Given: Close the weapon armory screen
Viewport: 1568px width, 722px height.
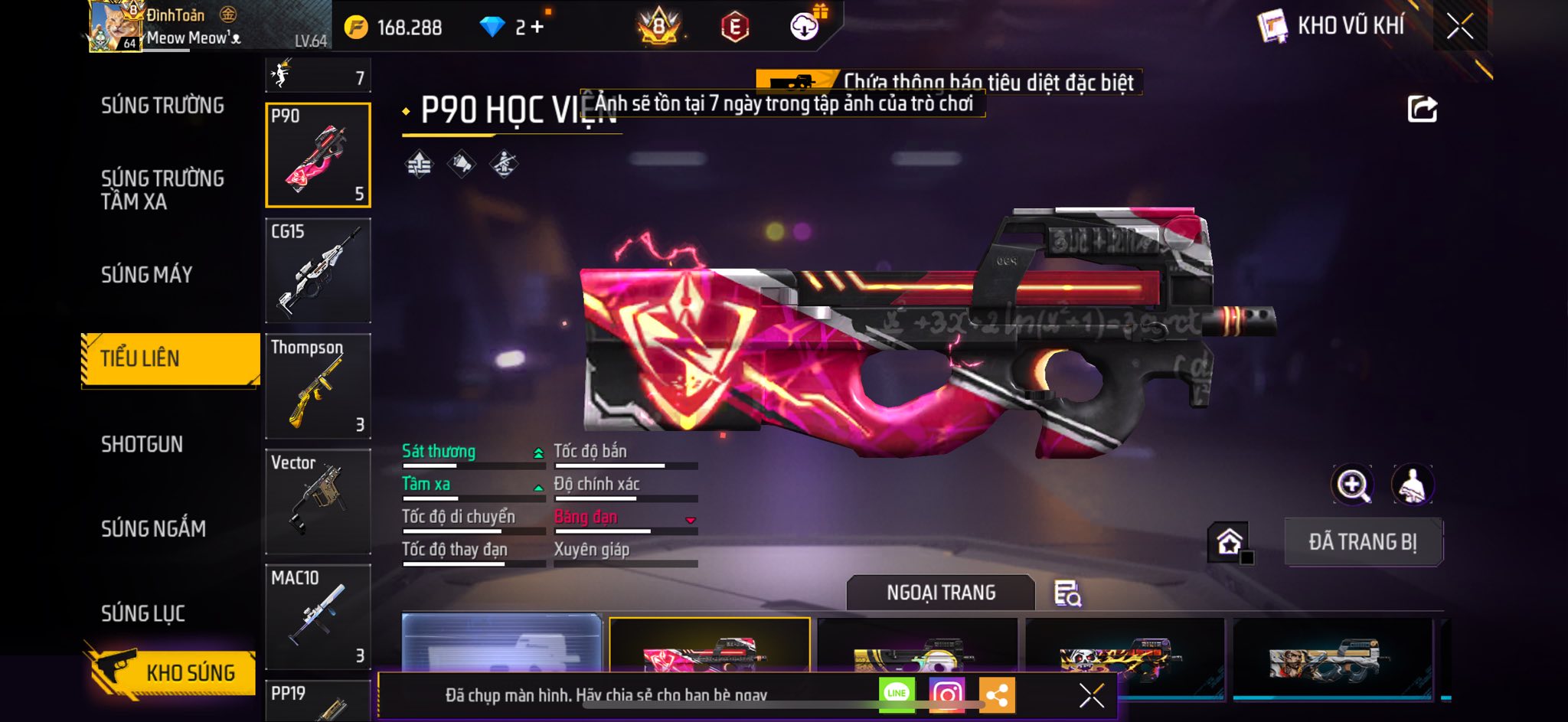Looking at the screenshot, I should (1459, 27).
